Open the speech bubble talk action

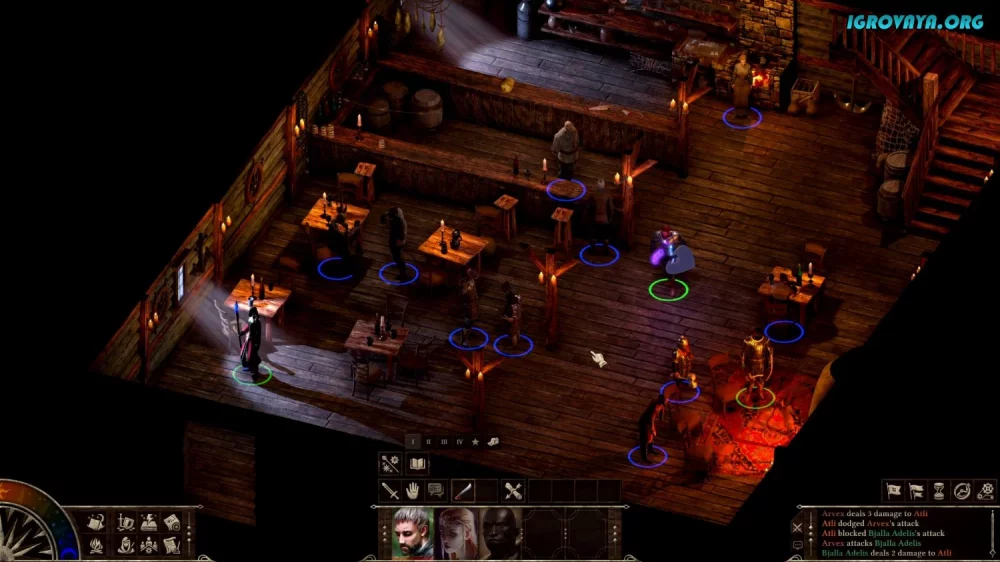(437, 491)
